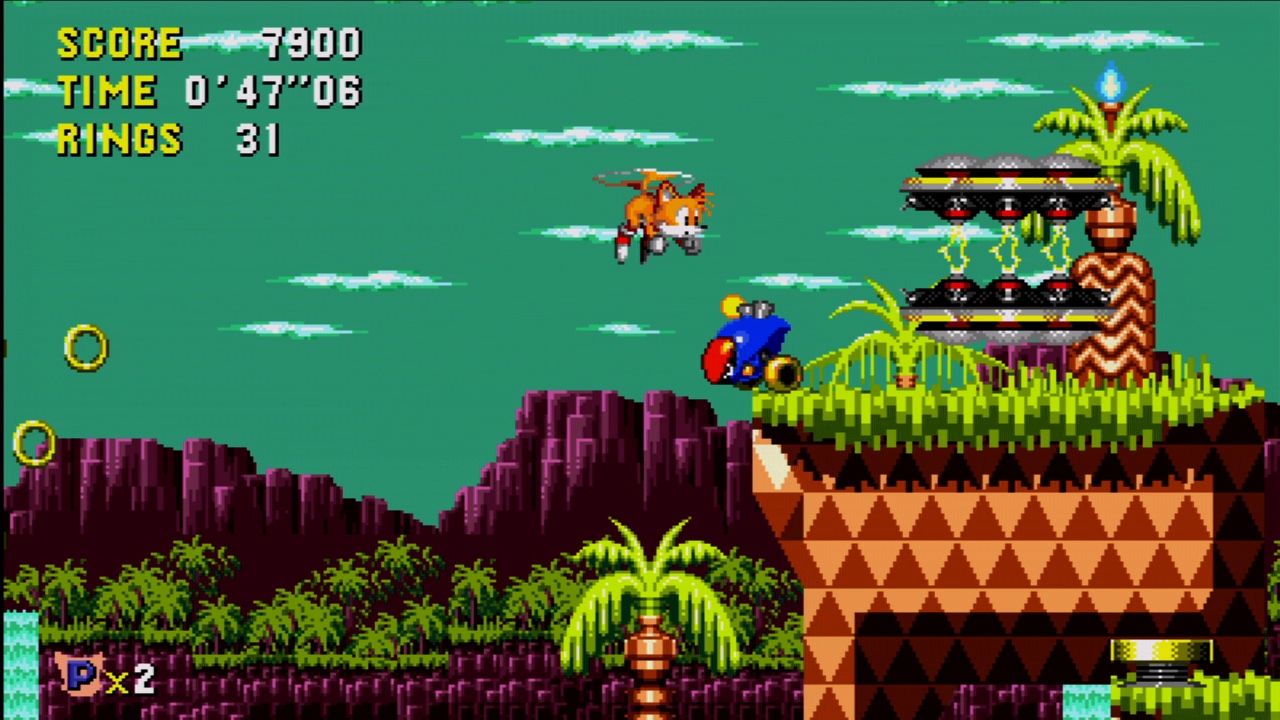Click the upper floating ring
Viewport: 1280px width, 720px height.
(86, 348)
